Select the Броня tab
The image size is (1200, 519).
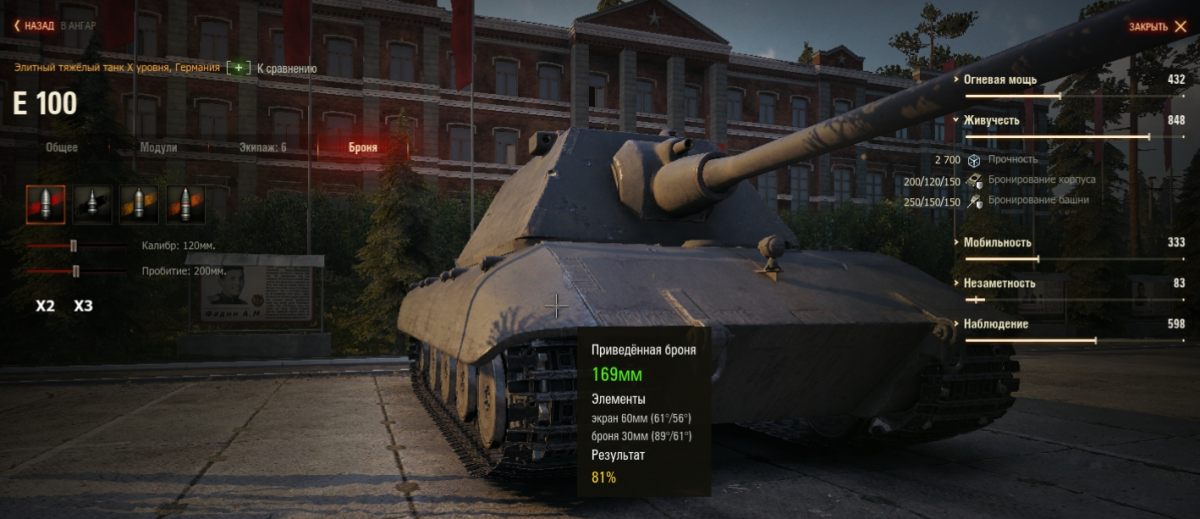tap(363, 147)
